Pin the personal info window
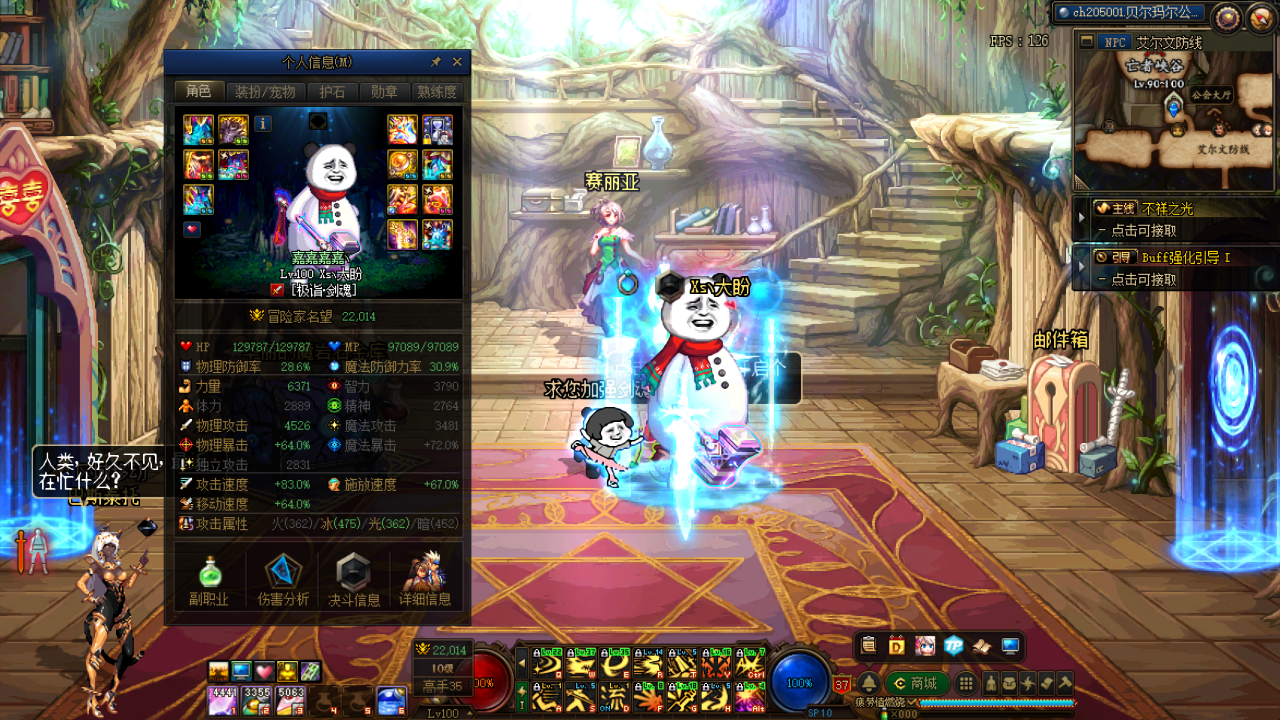1280x720 pixels. (x=436, y=62)
